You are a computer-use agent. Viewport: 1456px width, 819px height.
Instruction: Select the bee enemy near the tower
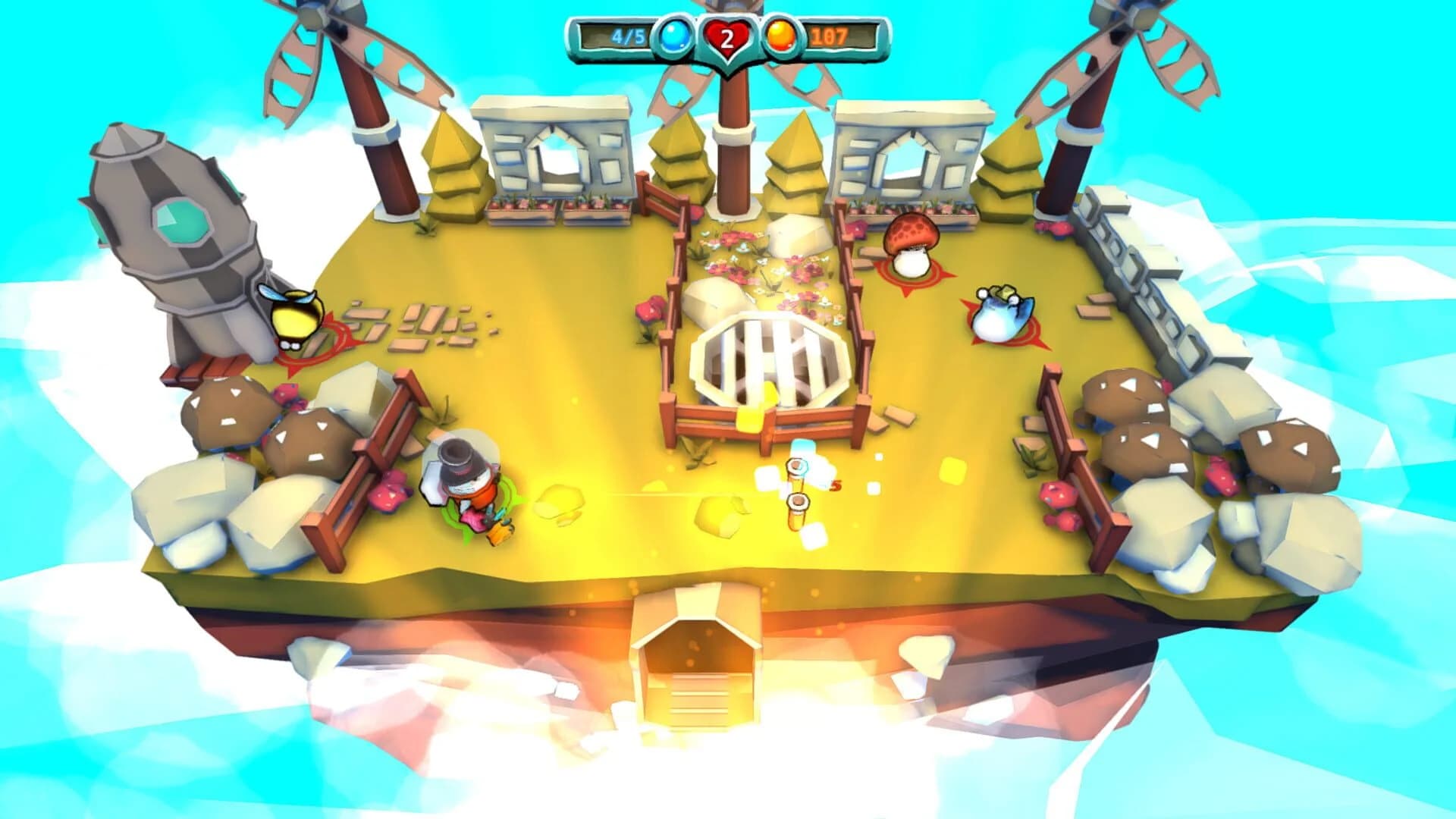(296, 318)
